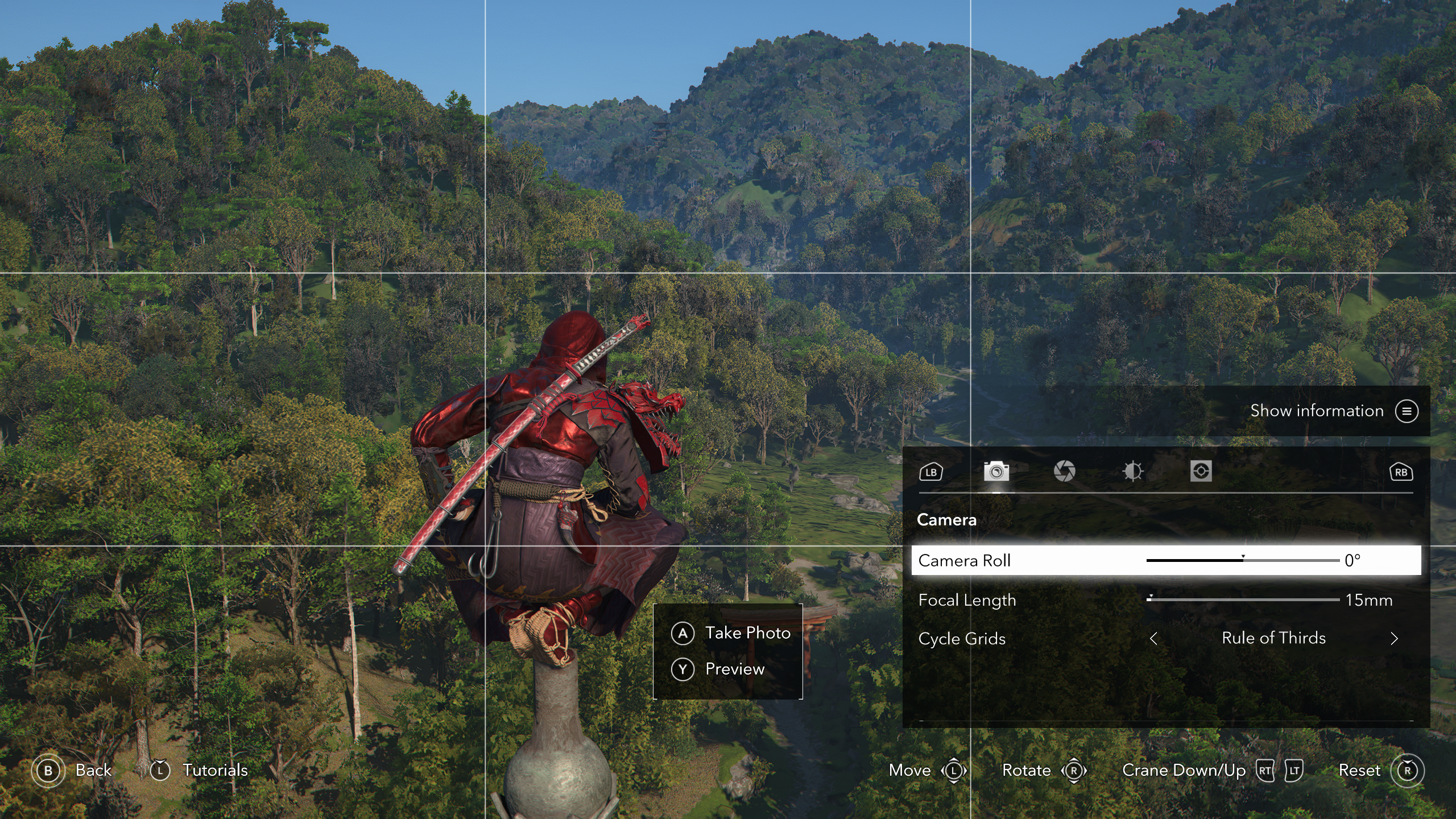
Task: Switch to the target filter tab
Action: (x=1201, y=471)
